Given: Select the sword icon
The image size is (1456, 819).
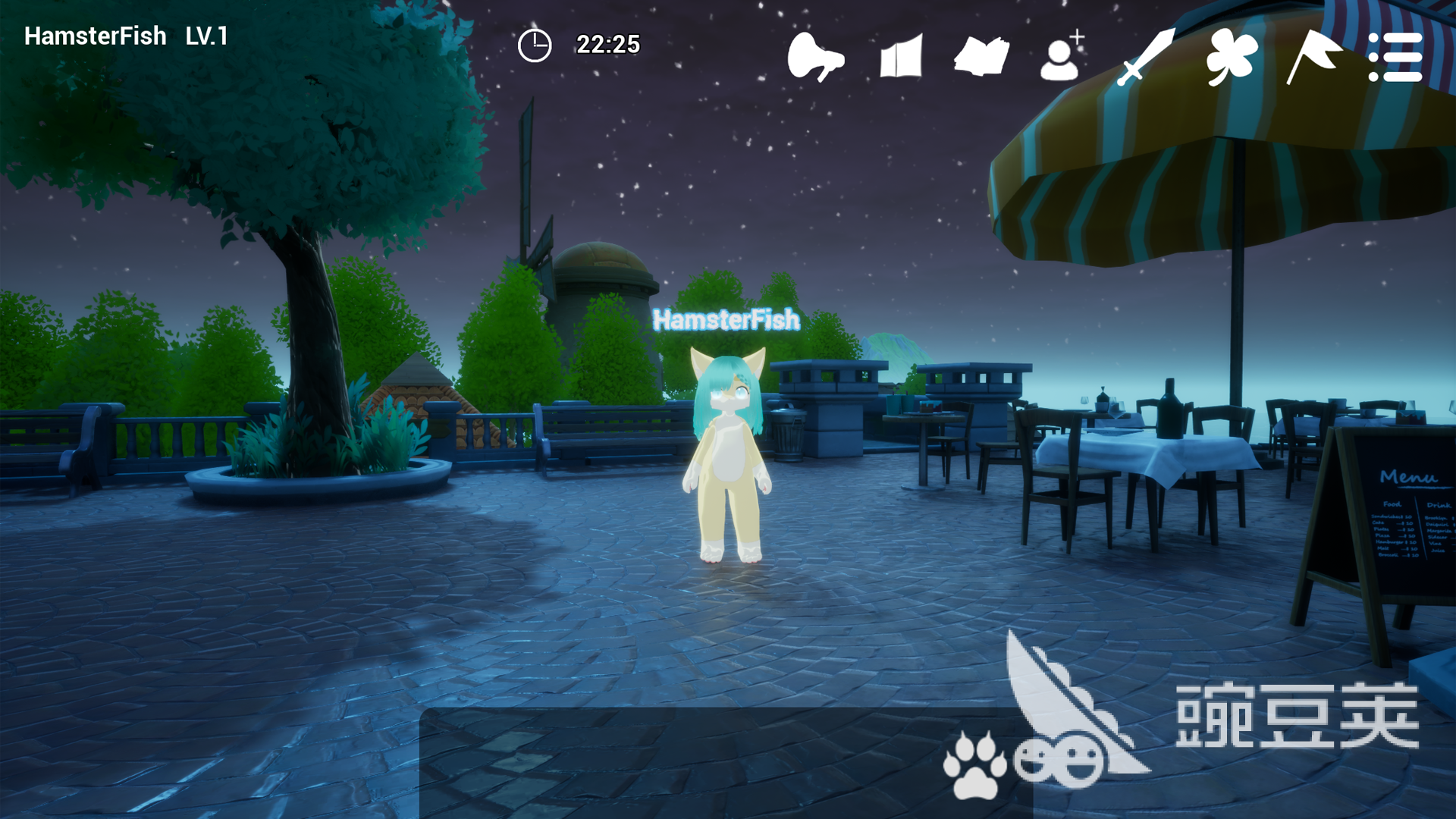Looking at the screenshot, I should coord(1146,56).
